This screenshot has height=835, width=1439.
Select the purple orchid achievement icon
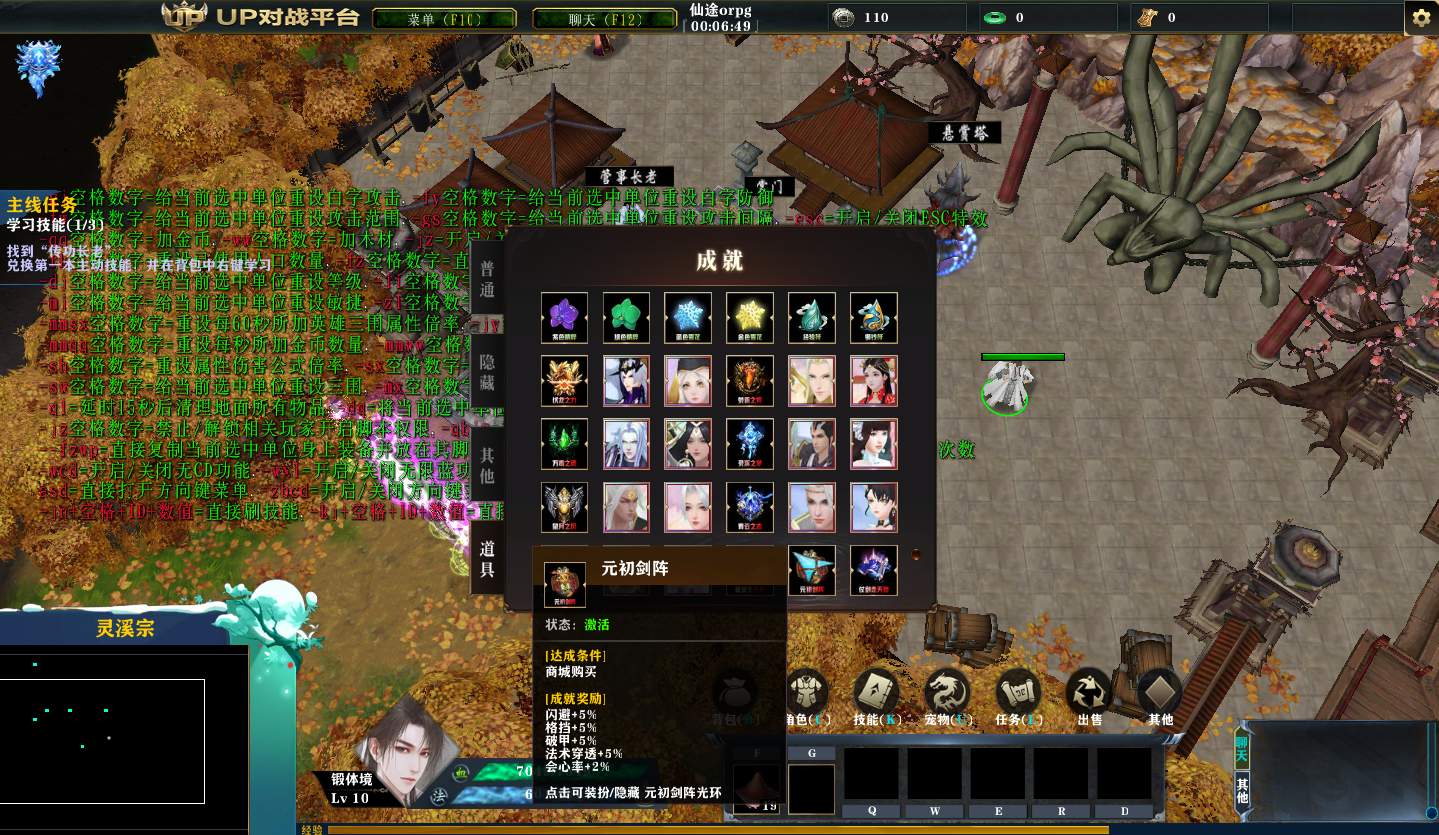tap(565, 318)
